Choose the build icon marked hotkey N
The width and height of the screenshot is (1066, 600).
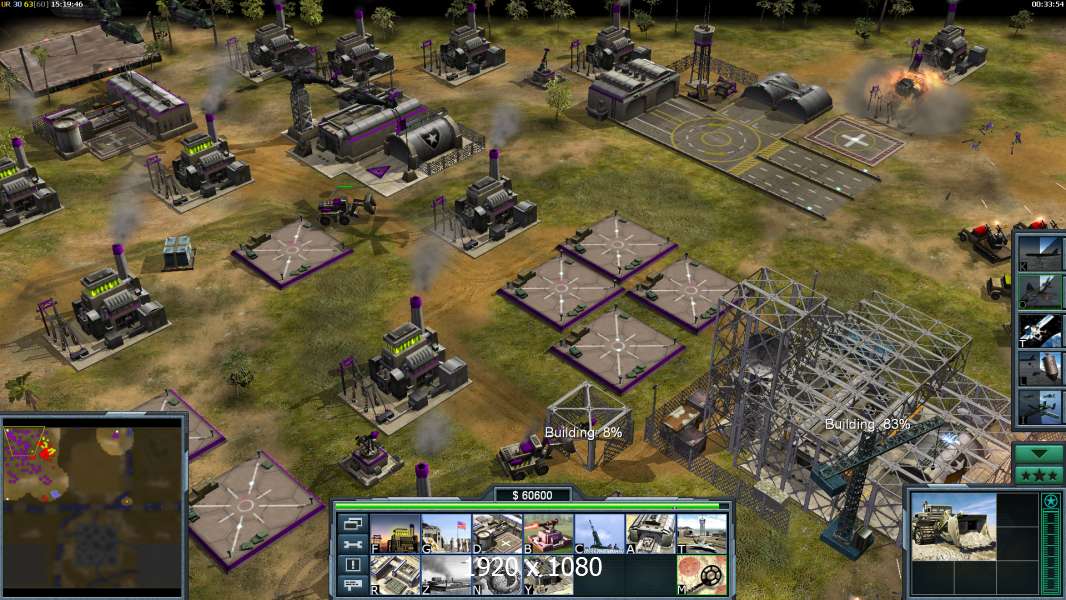pos(497,575)
